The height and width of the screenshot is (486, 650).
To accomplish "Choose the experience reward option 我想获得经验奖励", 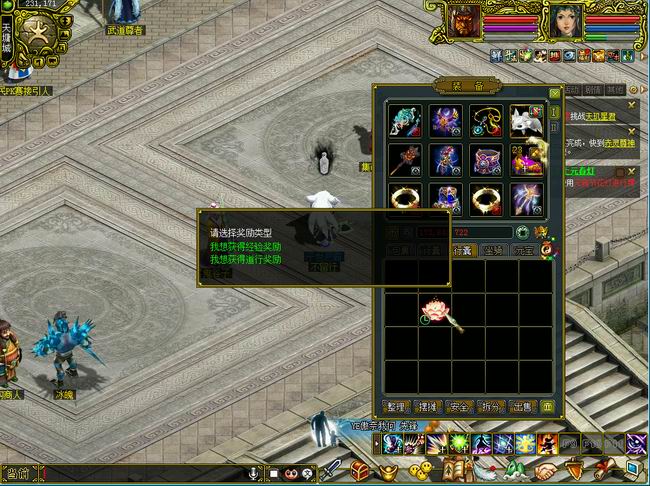I will click(245, 245).
